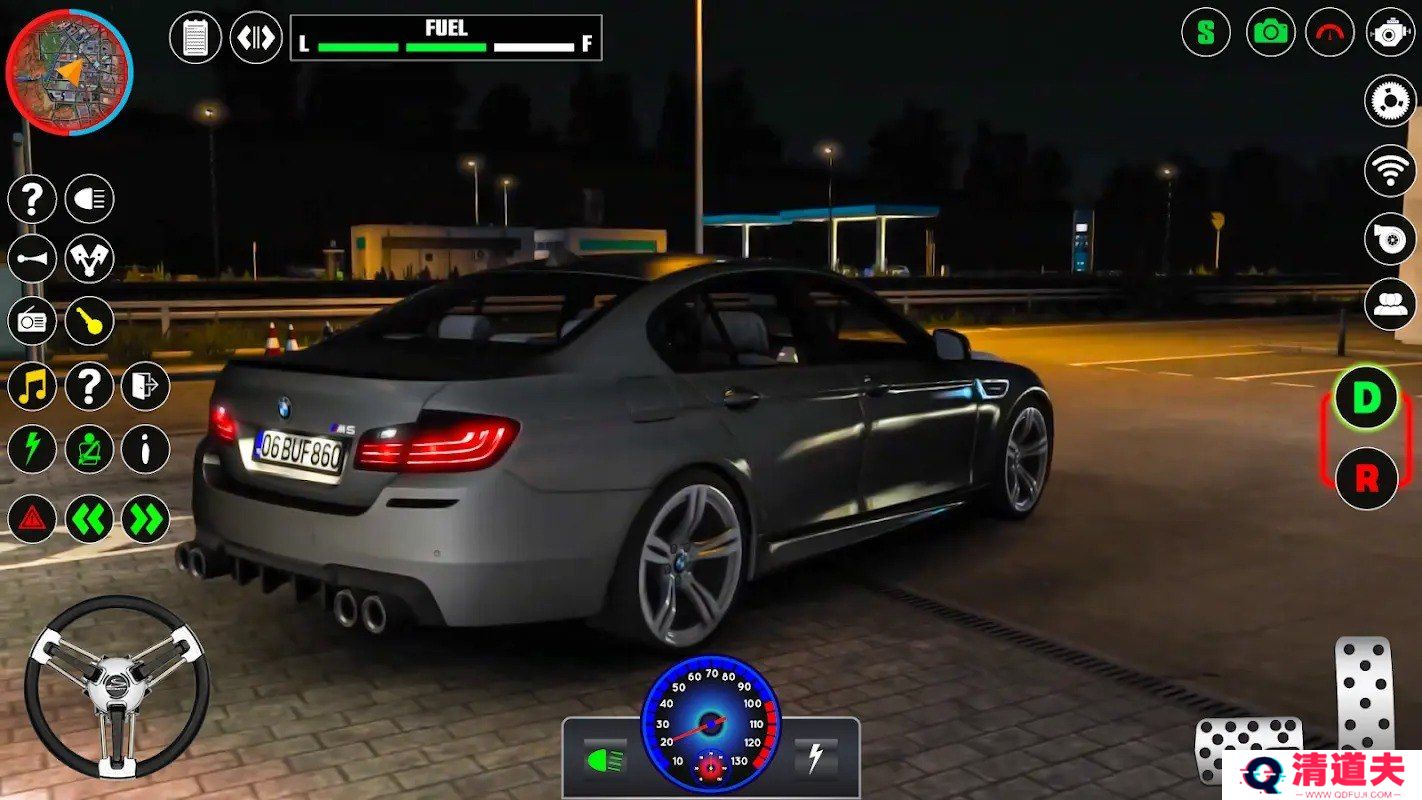This screenshot has width=1422, height=800.
Task: Open the circular minimap
Action: pyautogui.click(x=69, y=71)
